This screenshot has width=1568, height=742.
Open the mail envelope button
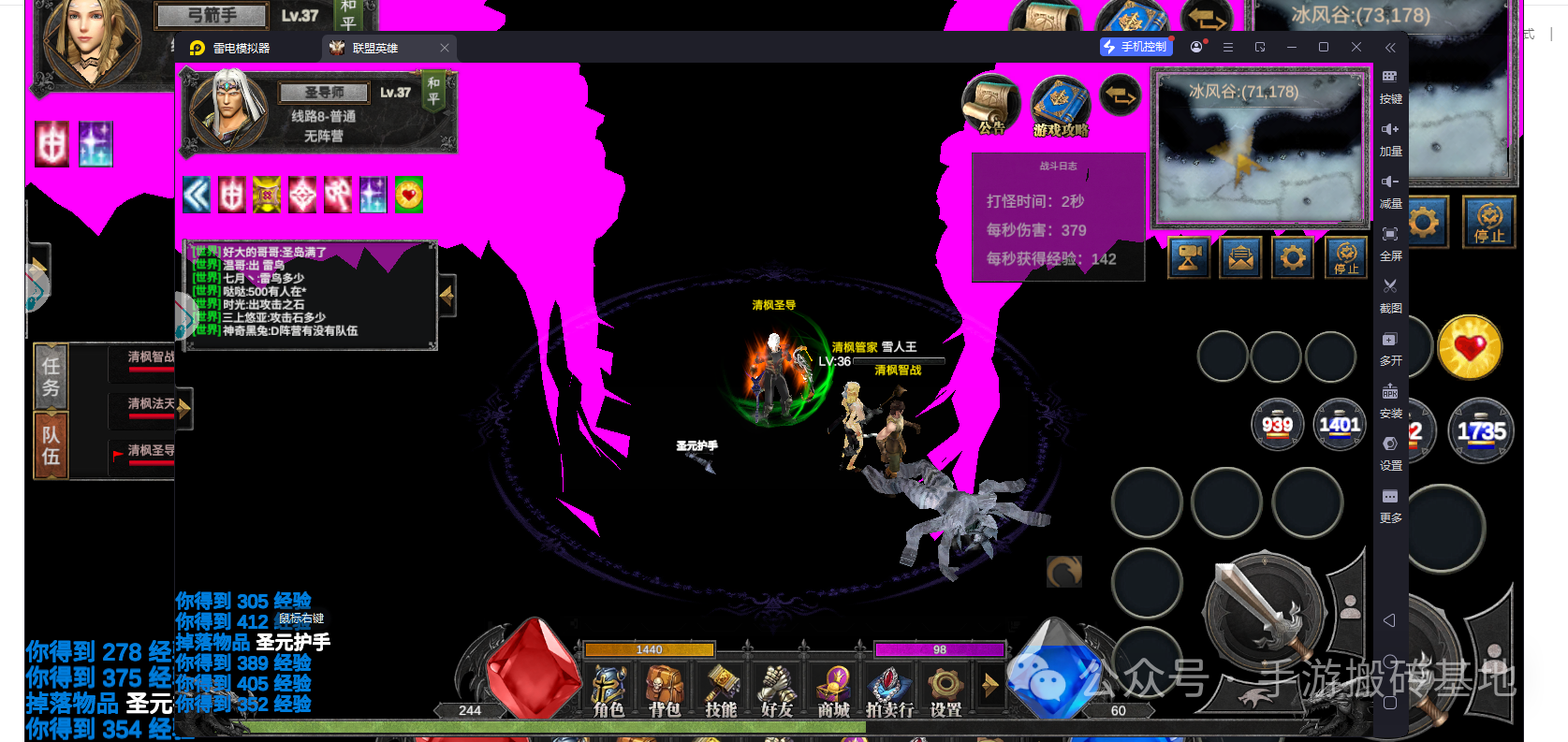point(1241,257)
